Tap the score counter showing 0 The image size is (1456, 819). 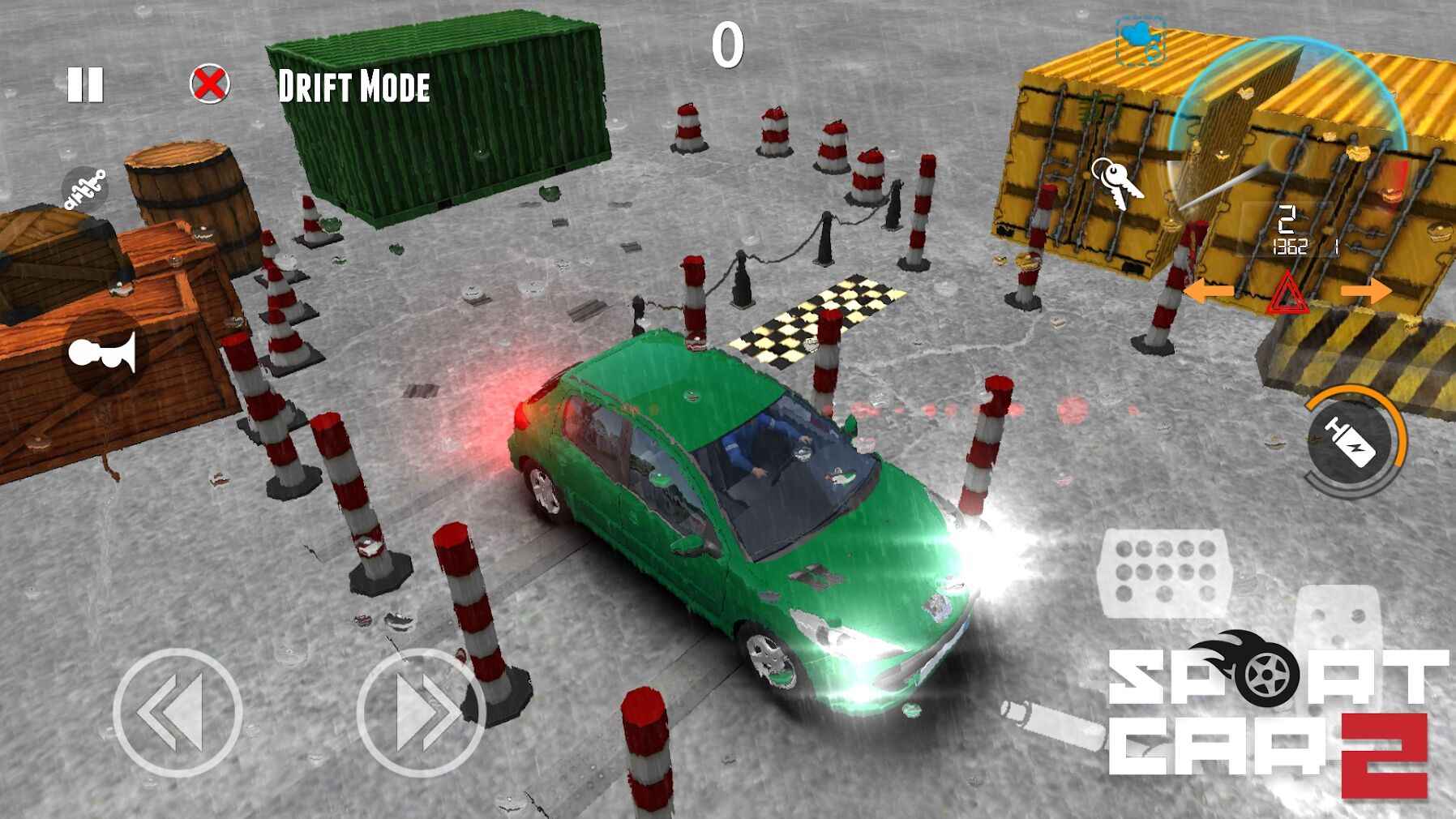tap(728, 45)
